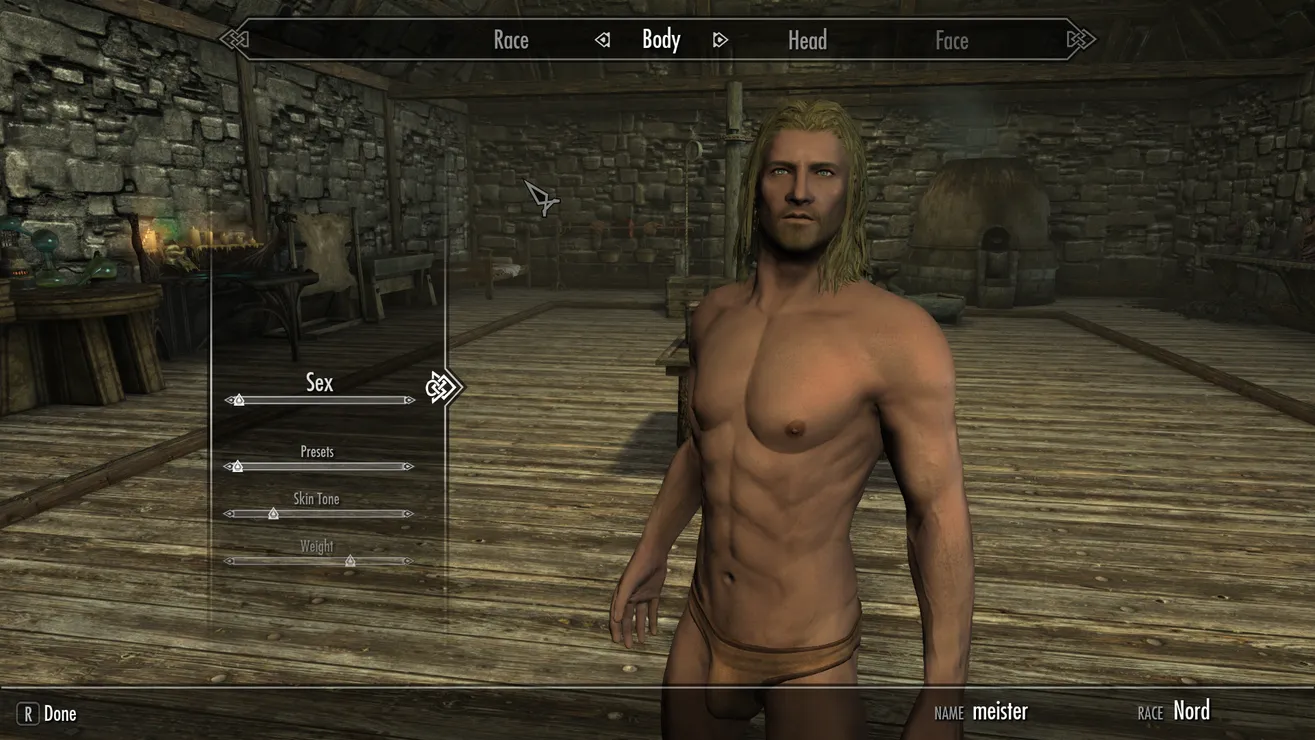Edit the character name meister
The image size is (1315, 740).
(999, 712)
